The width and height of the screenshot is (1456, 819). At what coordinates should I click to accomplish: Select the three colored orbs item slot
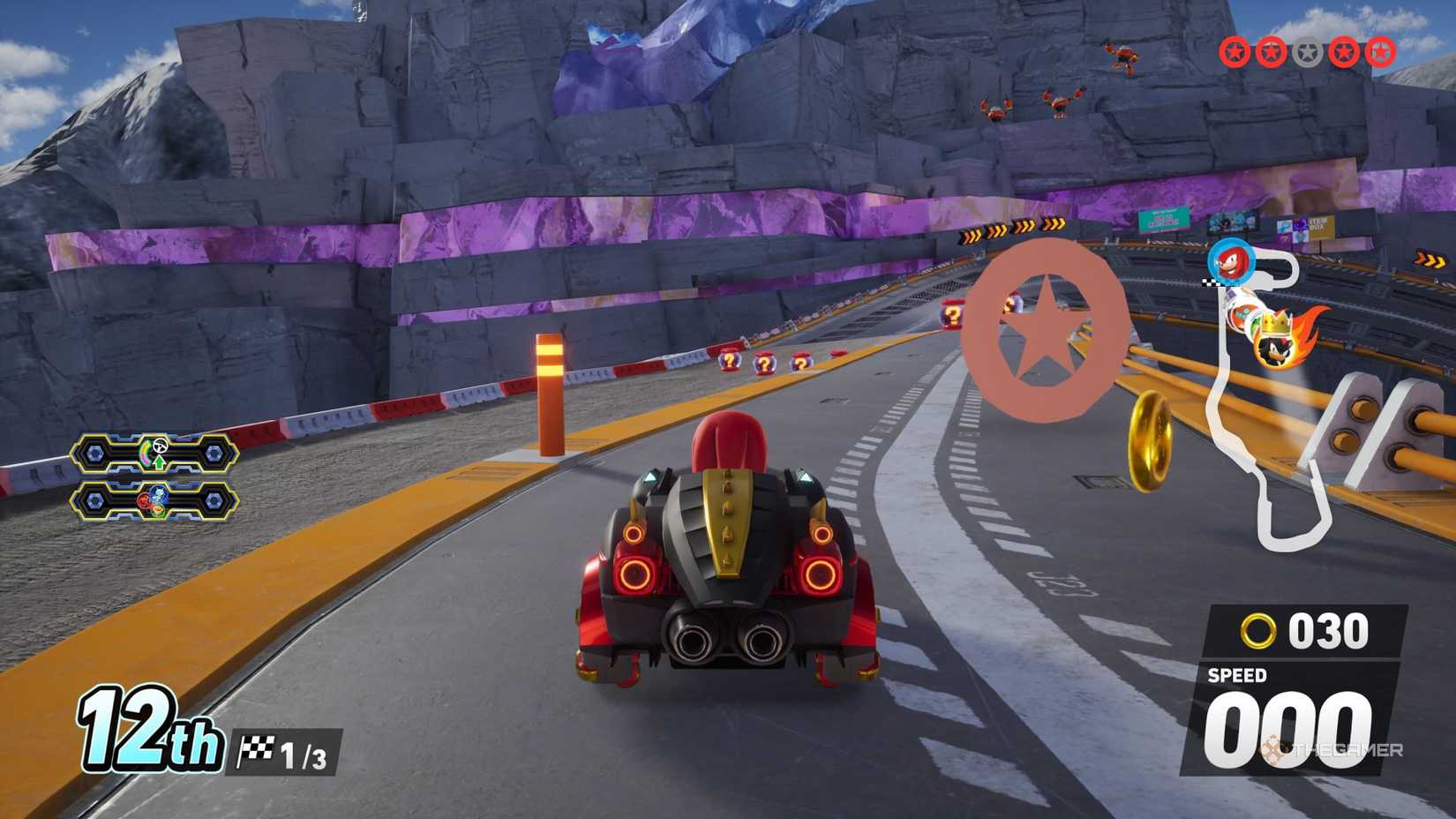coord(154,501)
